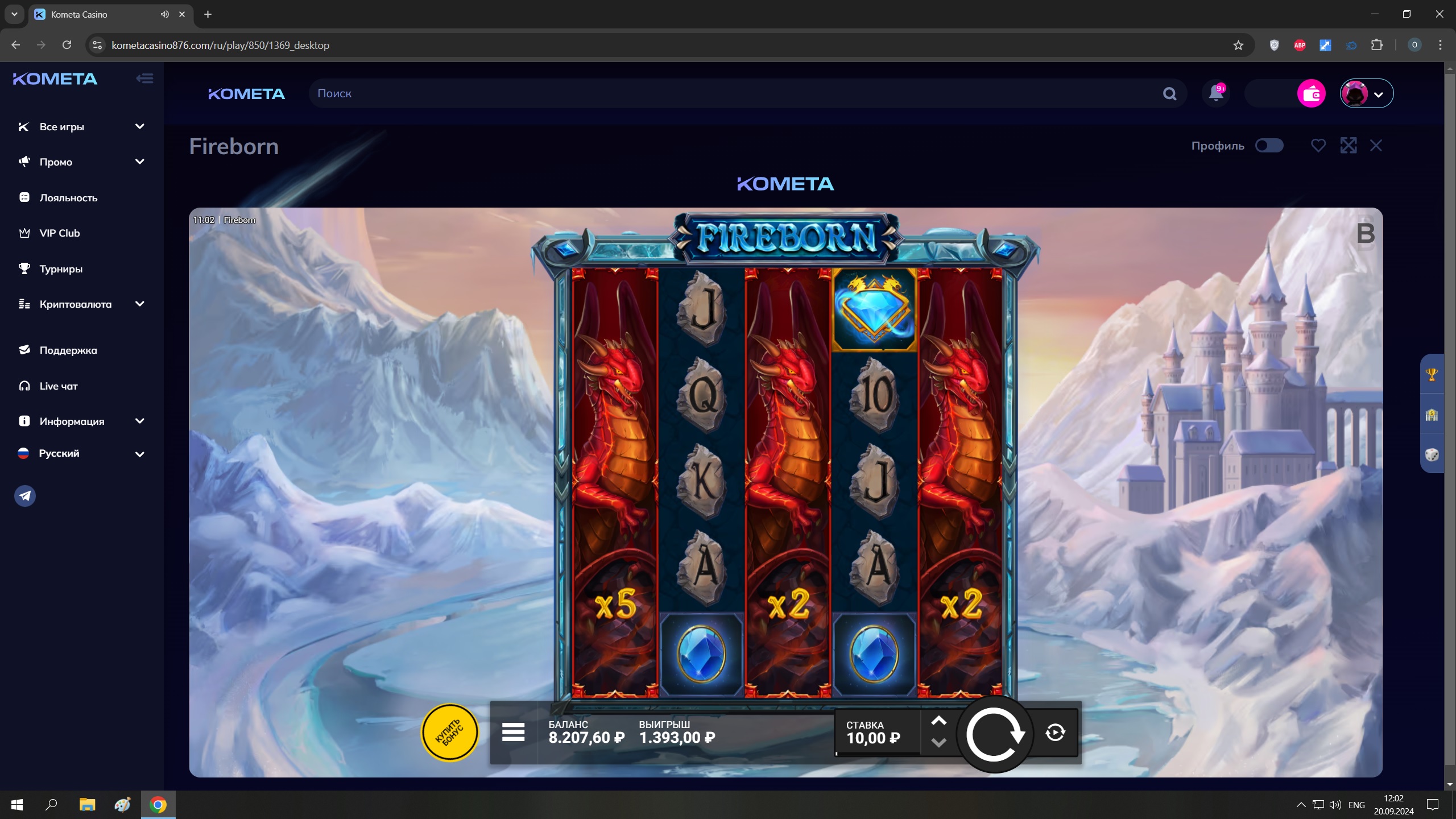Open the pink wallet button
The image size is (1456, 819).
(1311, 94)
